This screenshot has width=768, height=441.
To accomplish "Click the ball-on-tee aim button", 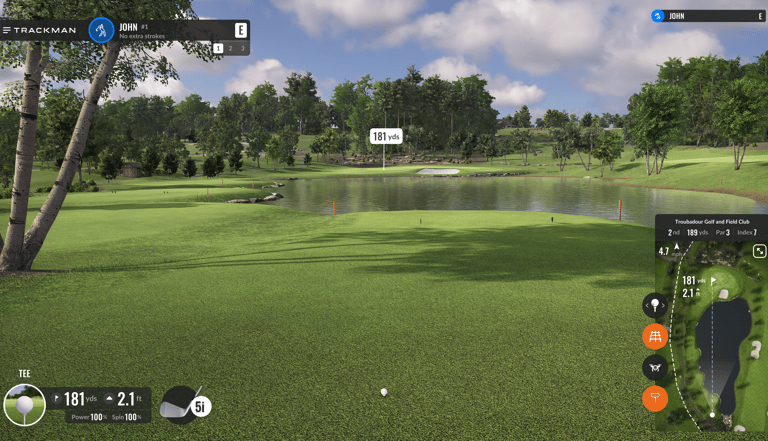I will pos(655,305).
